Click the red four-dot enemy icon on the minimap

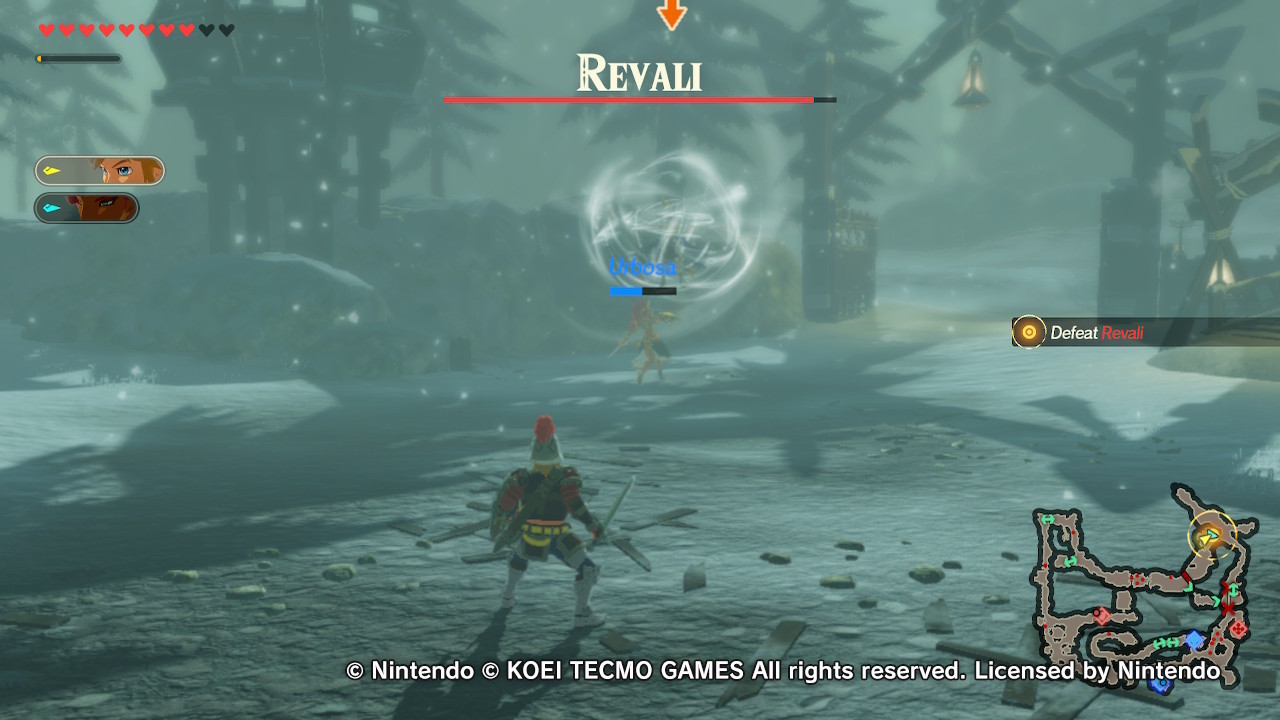(x=1237, y=629)
